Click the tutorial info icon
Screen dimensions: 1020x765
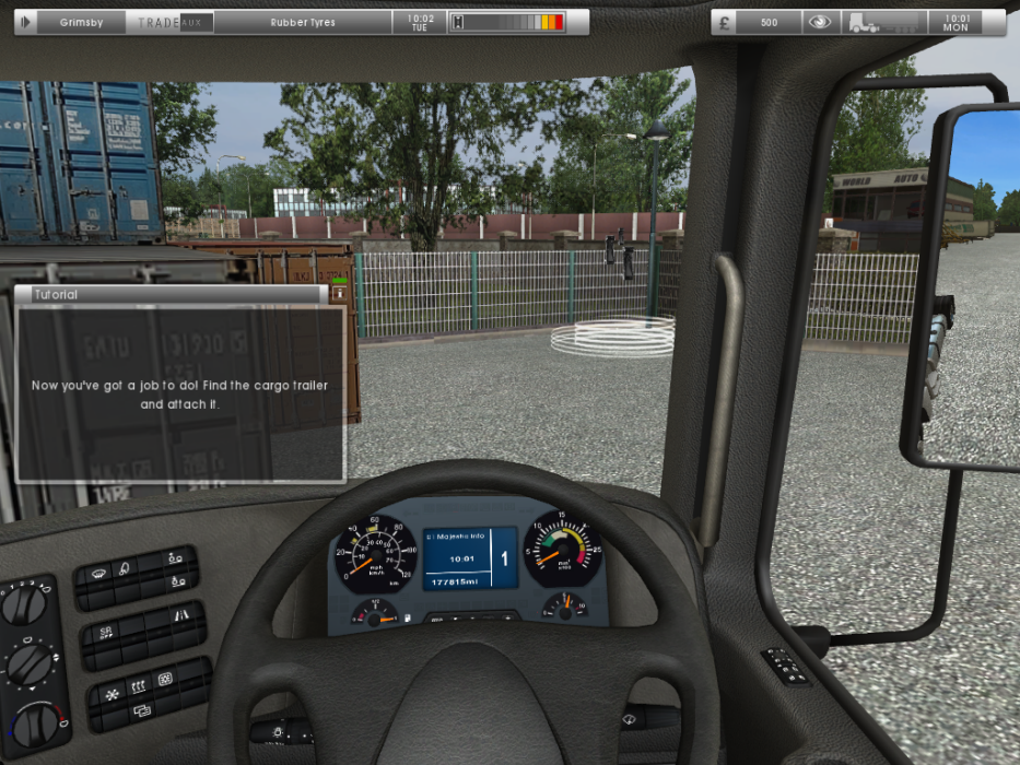[x=338, y=294]
